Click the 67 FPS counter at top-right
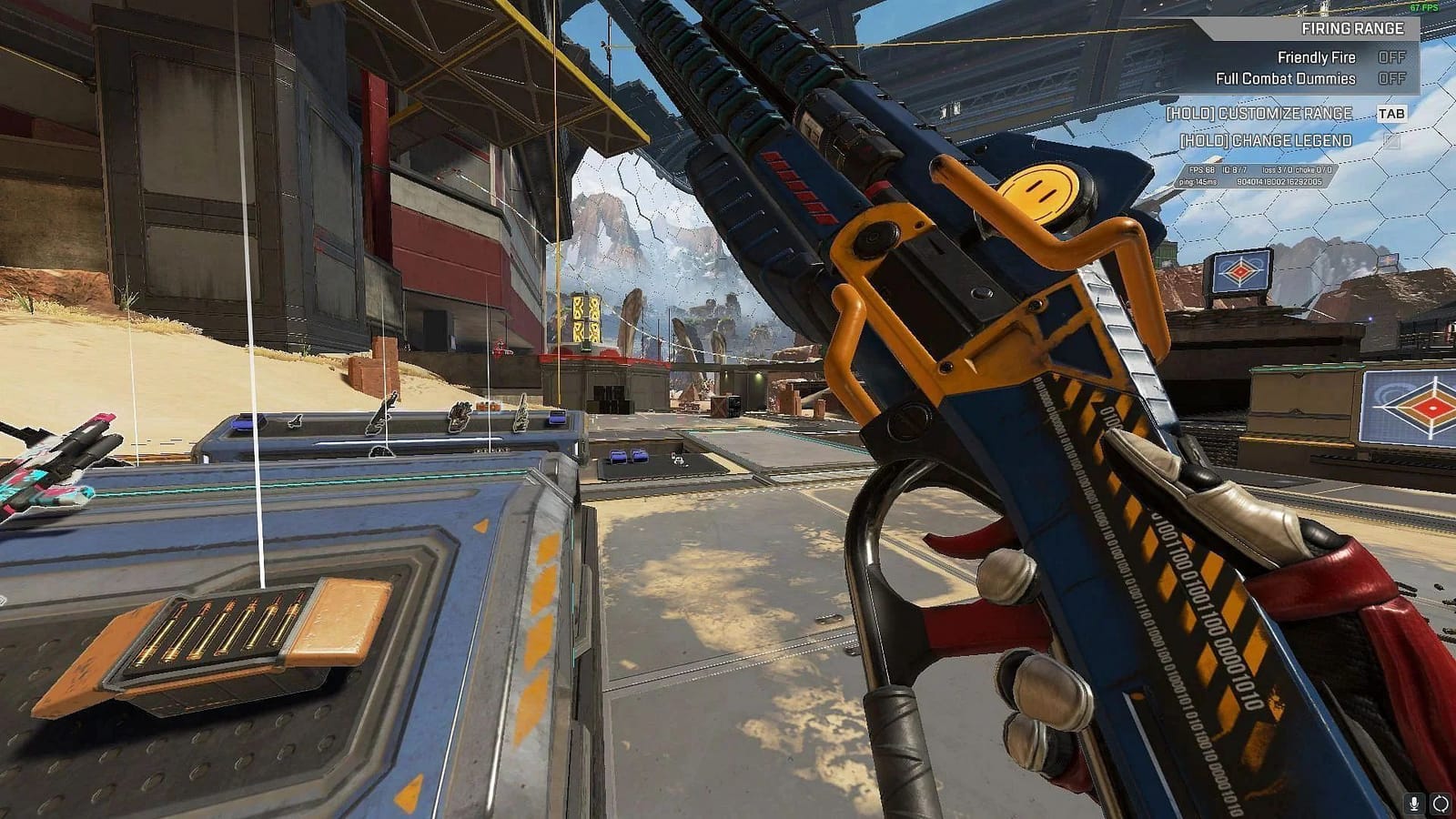The height and width of the screenshot is (819, 1456). click(1426, 7)
